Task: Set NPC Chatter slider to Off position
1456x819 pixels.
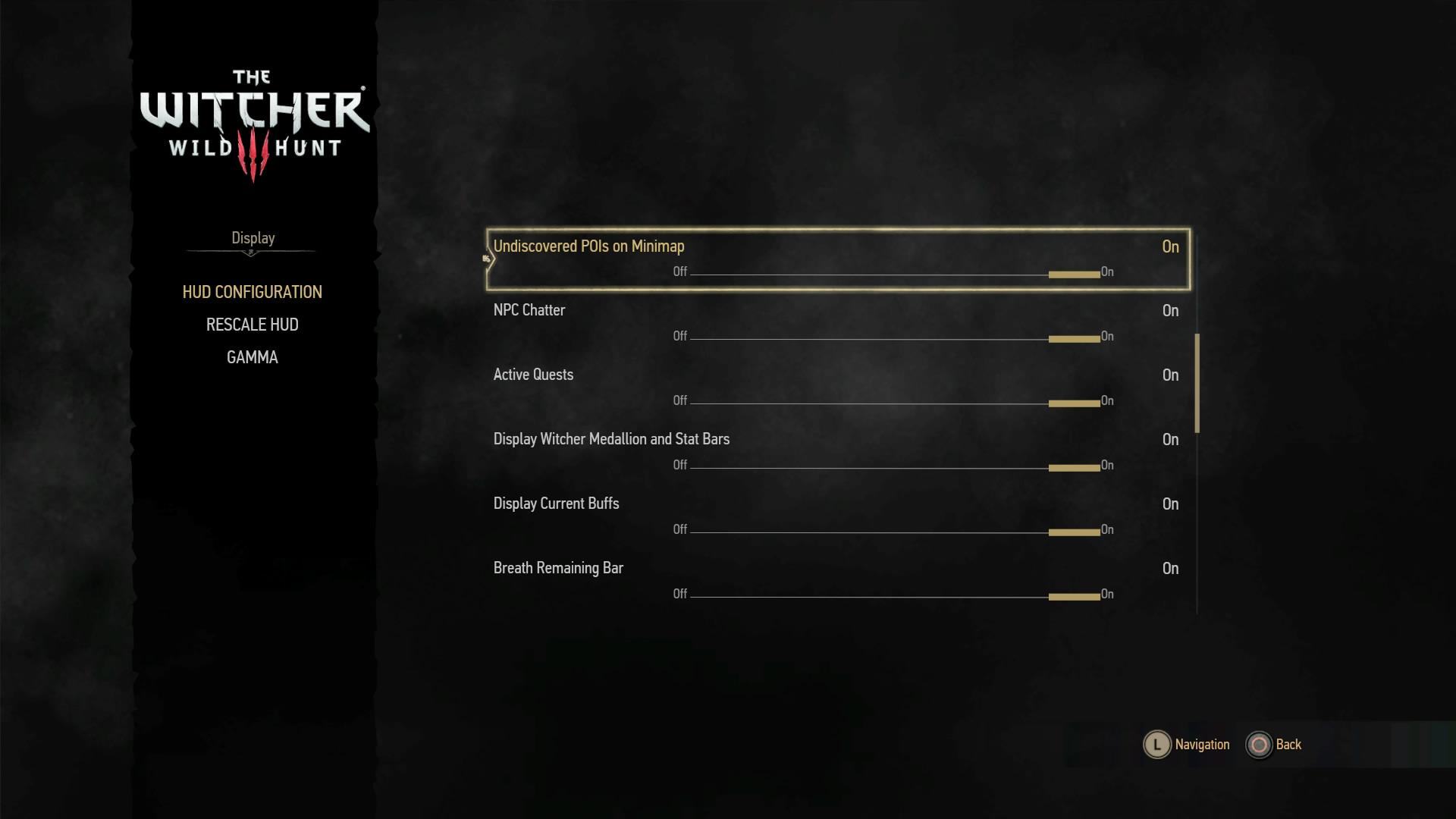Action: point(680,336)
